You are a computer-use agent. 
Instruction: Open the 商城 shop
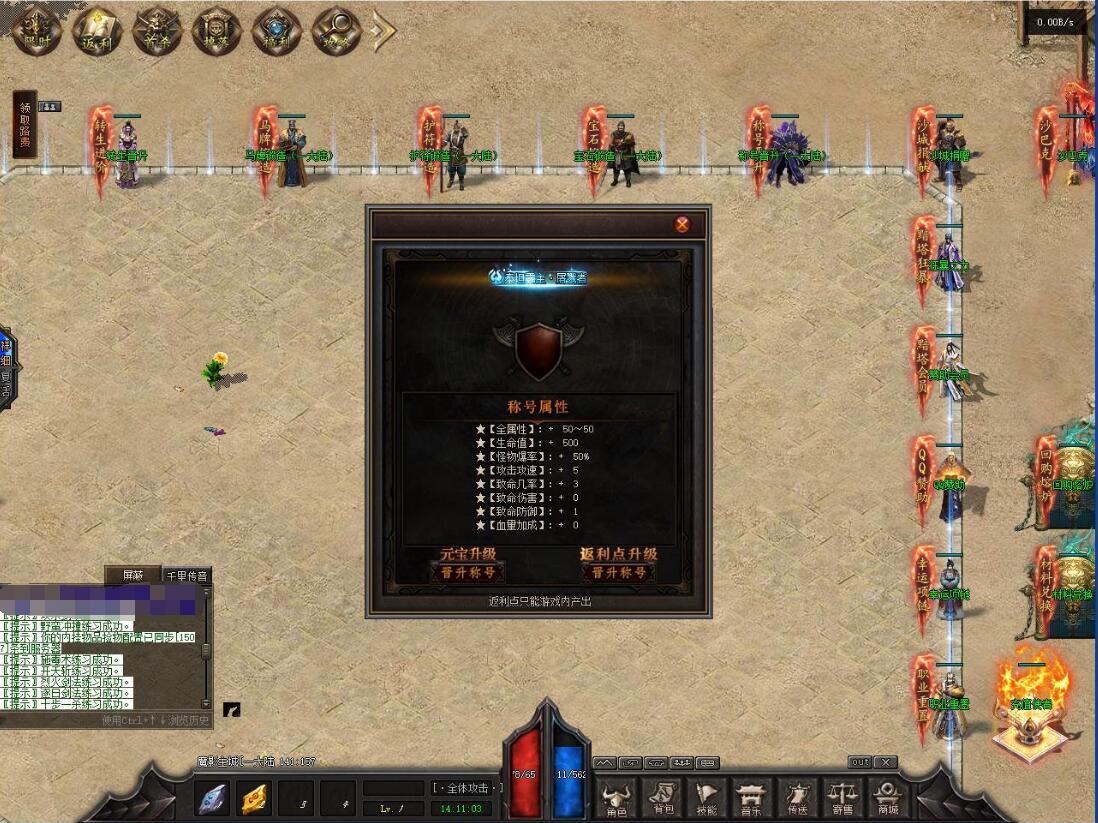click(888, 798)
